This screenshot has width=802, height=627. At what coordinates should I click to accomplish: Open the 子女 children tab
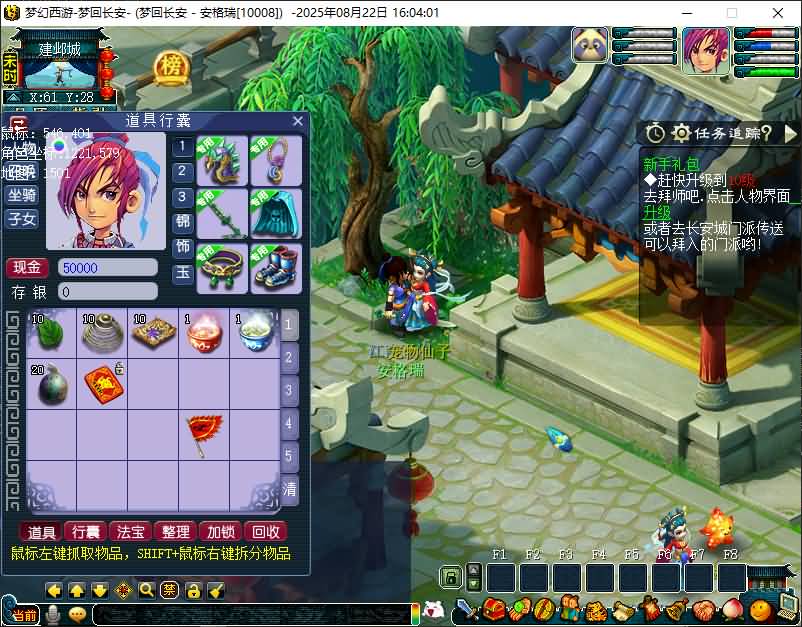tap(22, 219)
